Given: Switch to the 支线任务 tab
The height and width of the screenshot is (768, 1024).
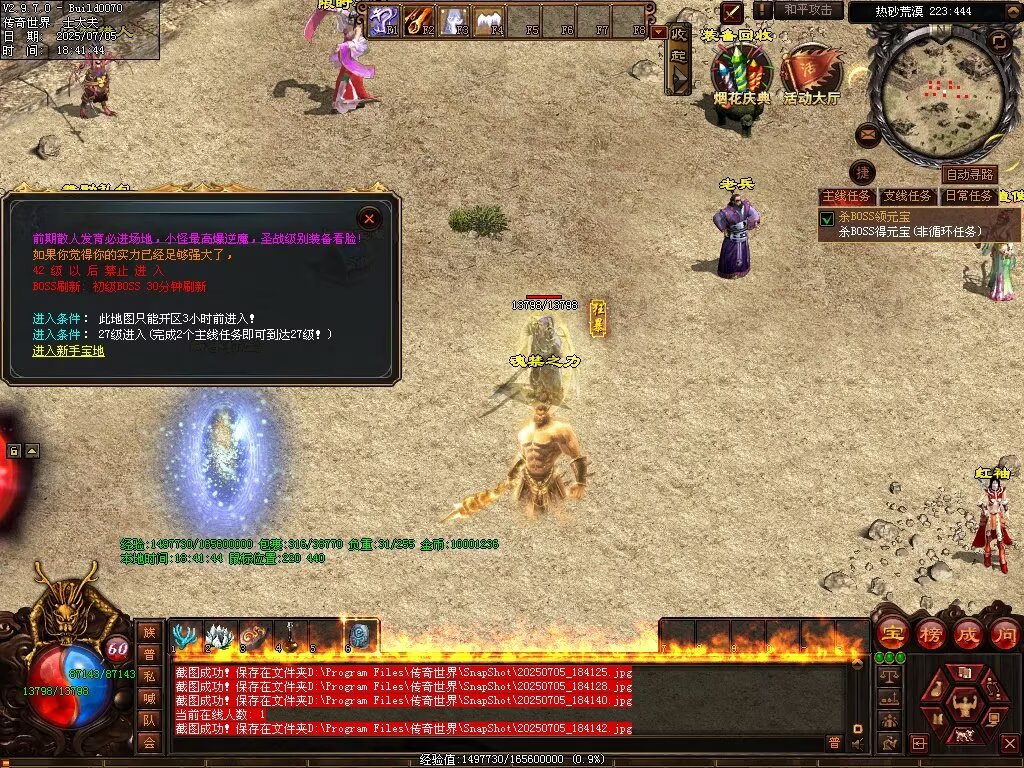Looking at the screenshot, I should pos(908,196).
